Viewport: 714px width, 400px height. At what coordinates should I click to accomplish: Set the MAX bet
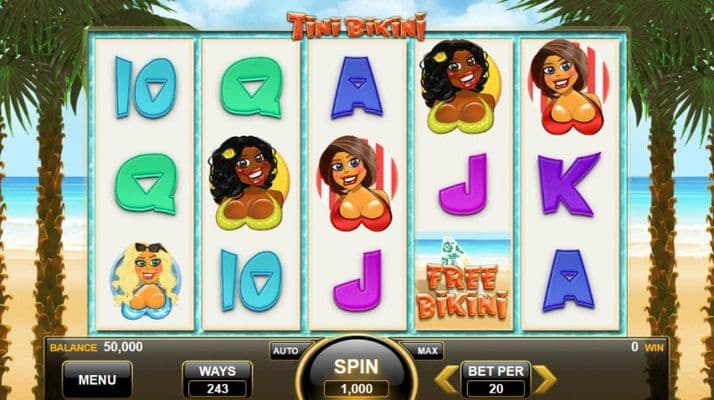(x=427, y=351)
